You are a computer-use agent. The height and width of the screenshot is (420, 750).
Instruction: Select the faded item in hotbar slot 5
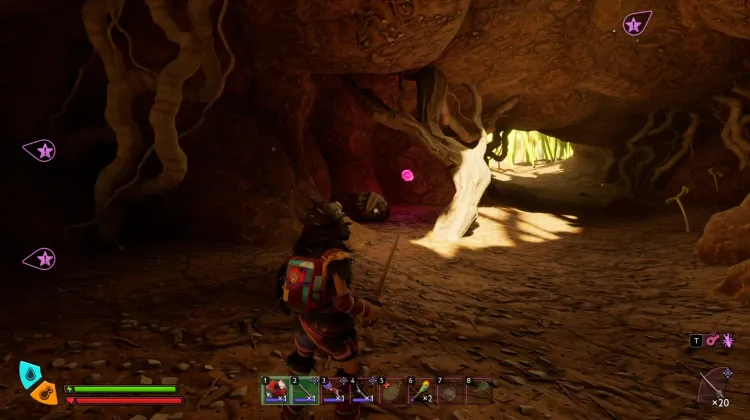click(x=392, y=391)
